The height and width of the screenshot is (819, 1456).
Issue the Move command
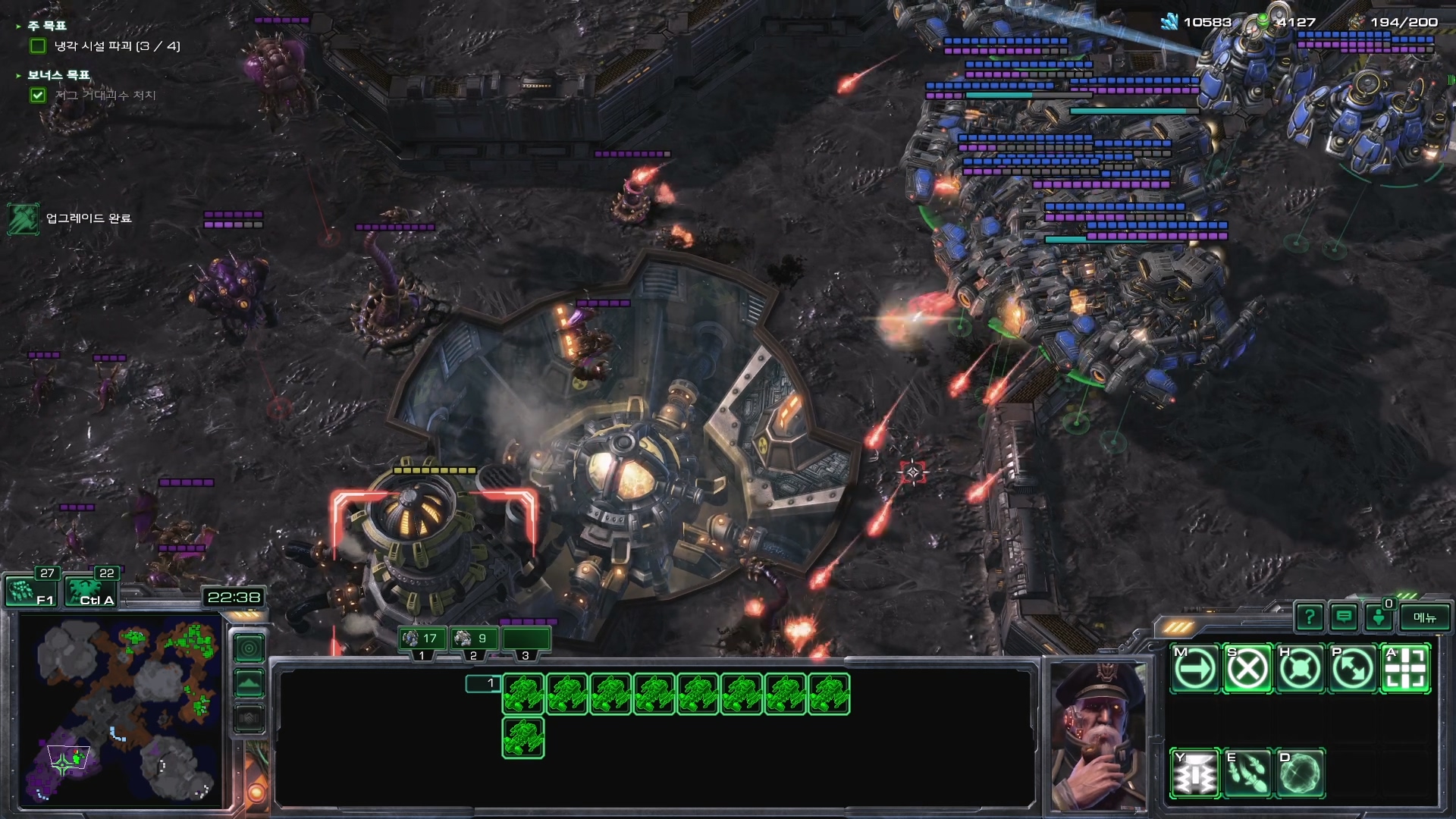(x=1195, y=669)
